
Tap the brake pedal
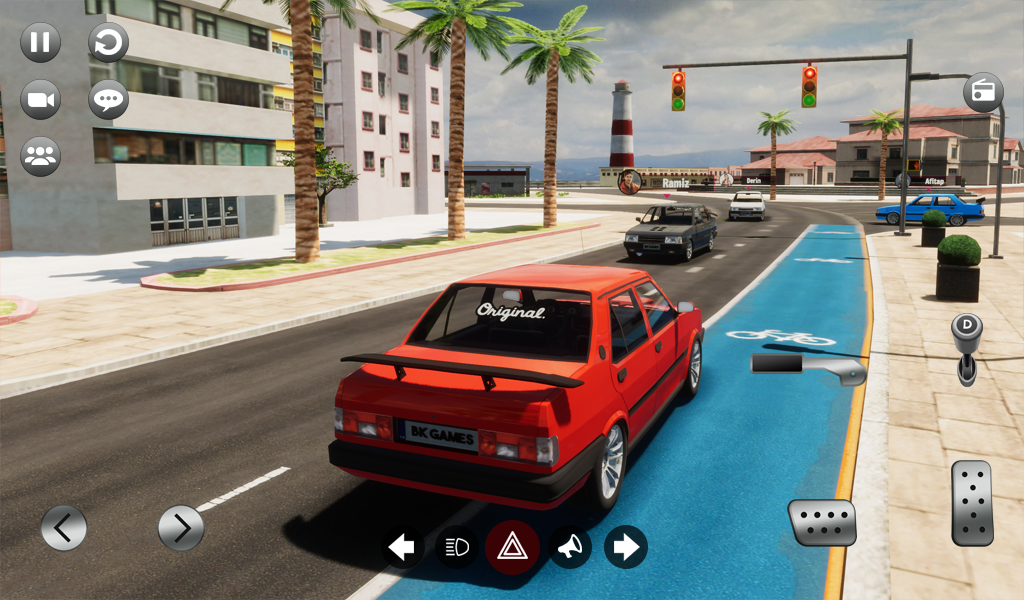point(822,522)
